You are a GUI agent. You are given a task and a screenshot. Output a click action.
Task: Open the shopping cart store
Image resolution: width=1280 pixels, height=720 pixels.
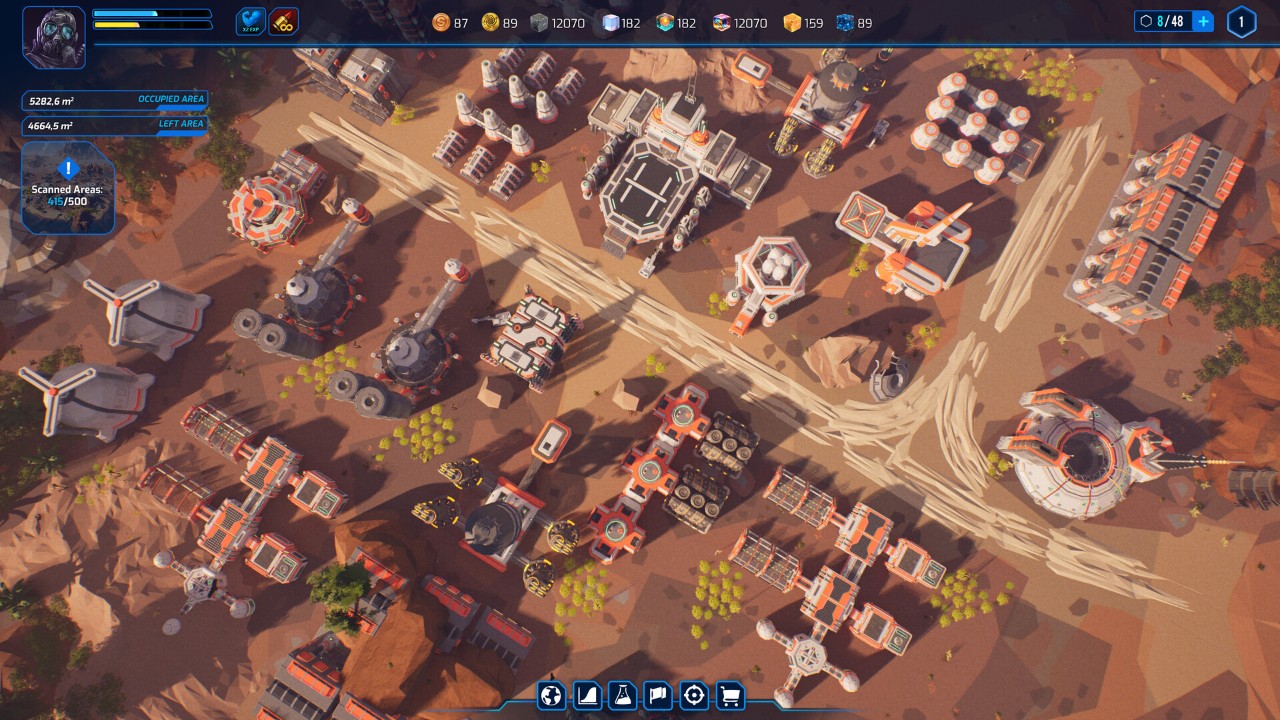[x=730, y=695]
